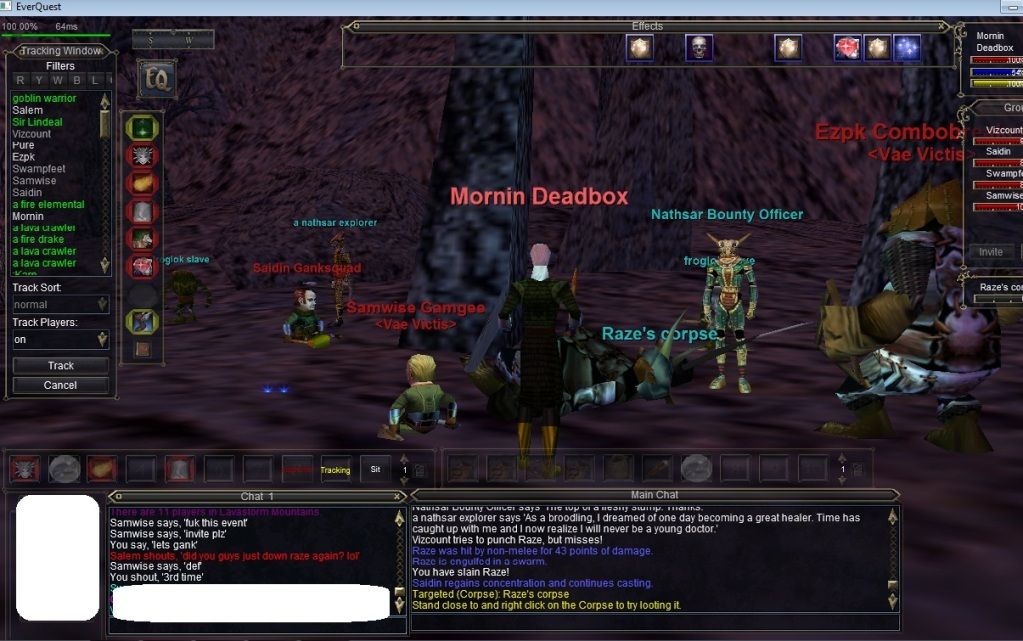Click the skull buff icon in Effects
This screenshot has width=1023, height=641.
(x=698, y=47)
